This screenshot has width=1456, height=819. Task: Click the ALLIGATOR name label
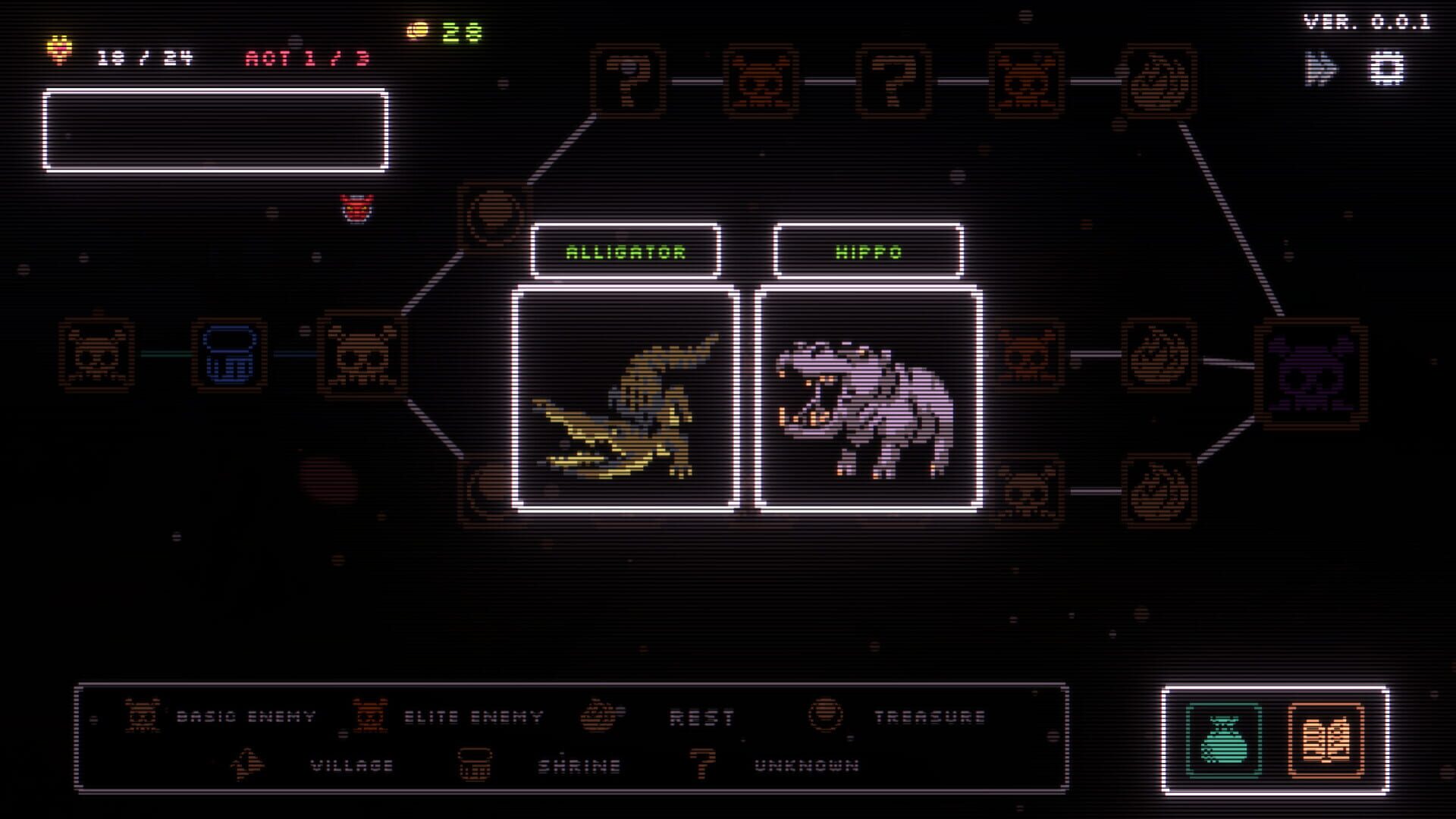coord(623,251)
